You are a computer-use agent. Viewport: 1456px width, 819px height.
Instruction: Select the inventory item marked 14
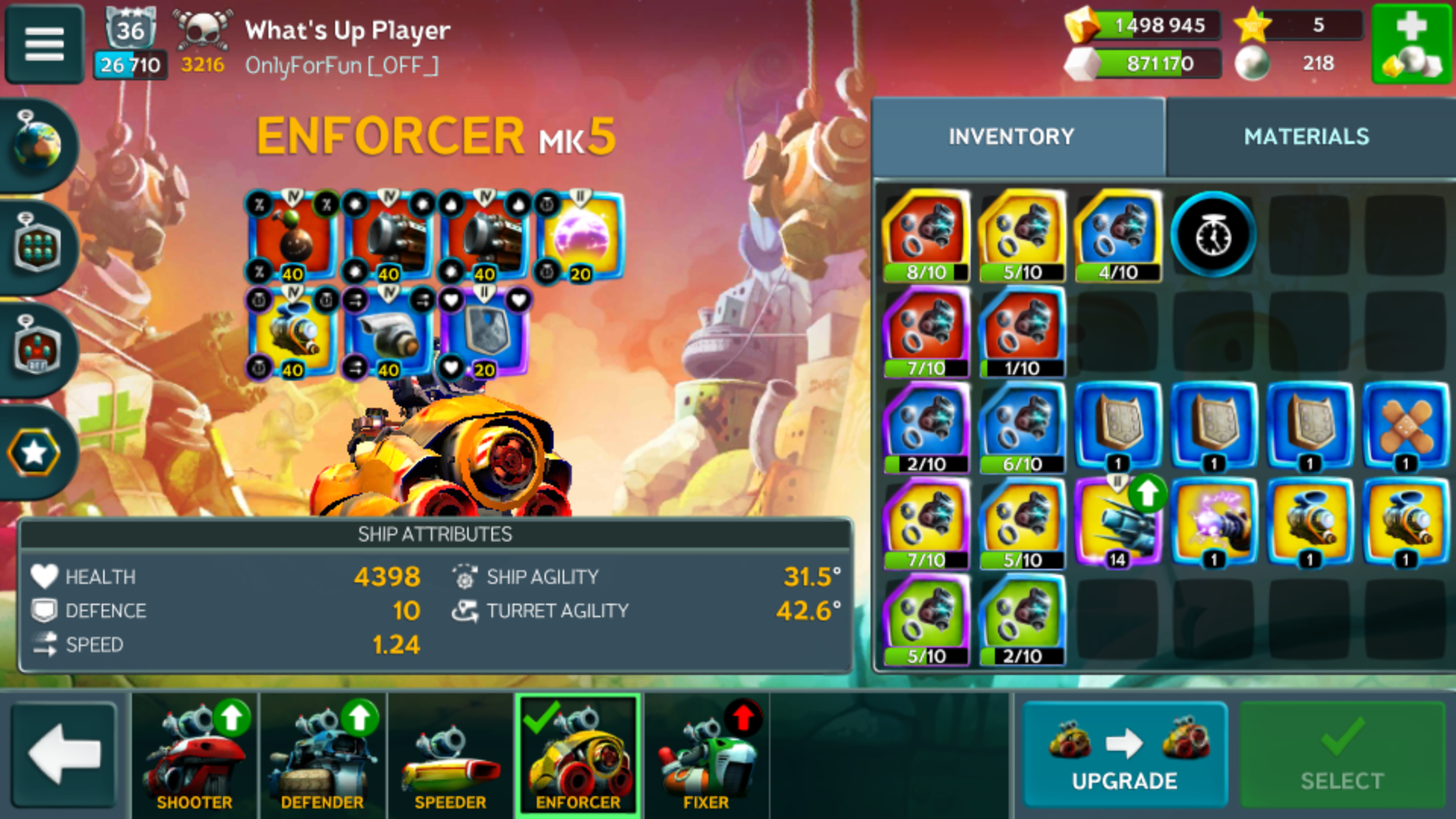pos(1118,523)
